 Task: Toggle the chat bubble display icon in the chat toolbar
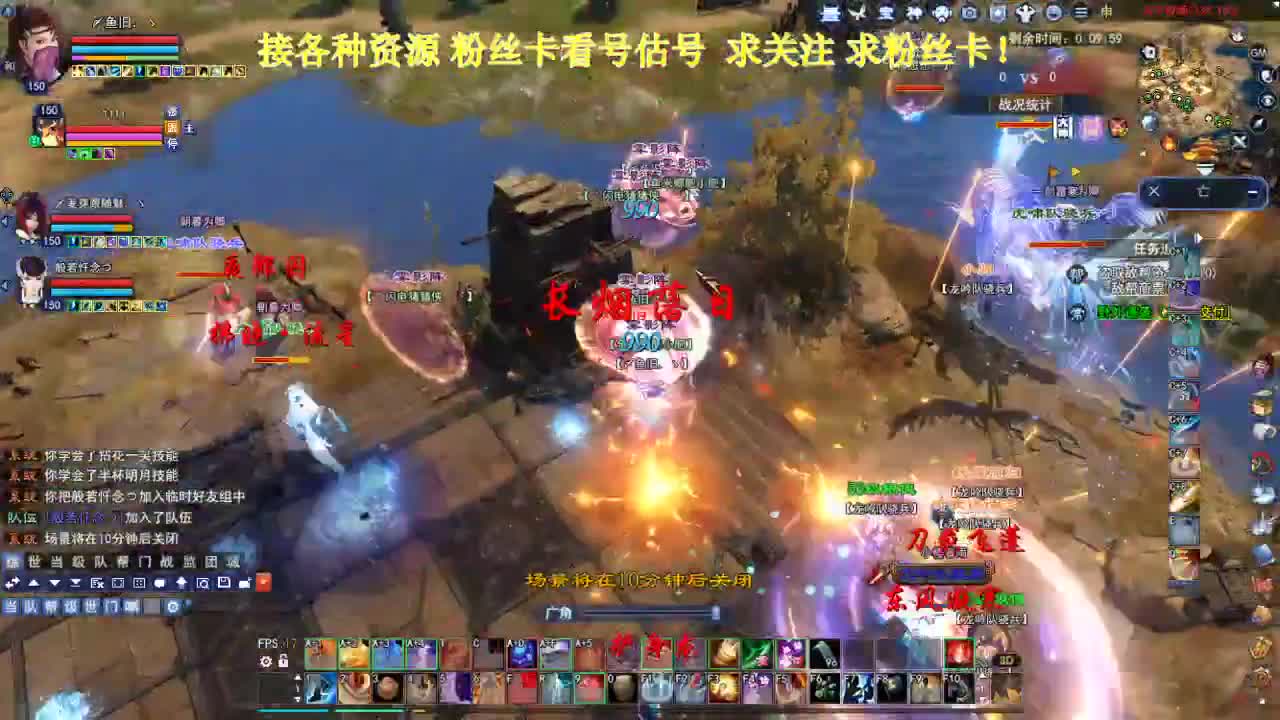pyautogui.click(x=160, y=582)
